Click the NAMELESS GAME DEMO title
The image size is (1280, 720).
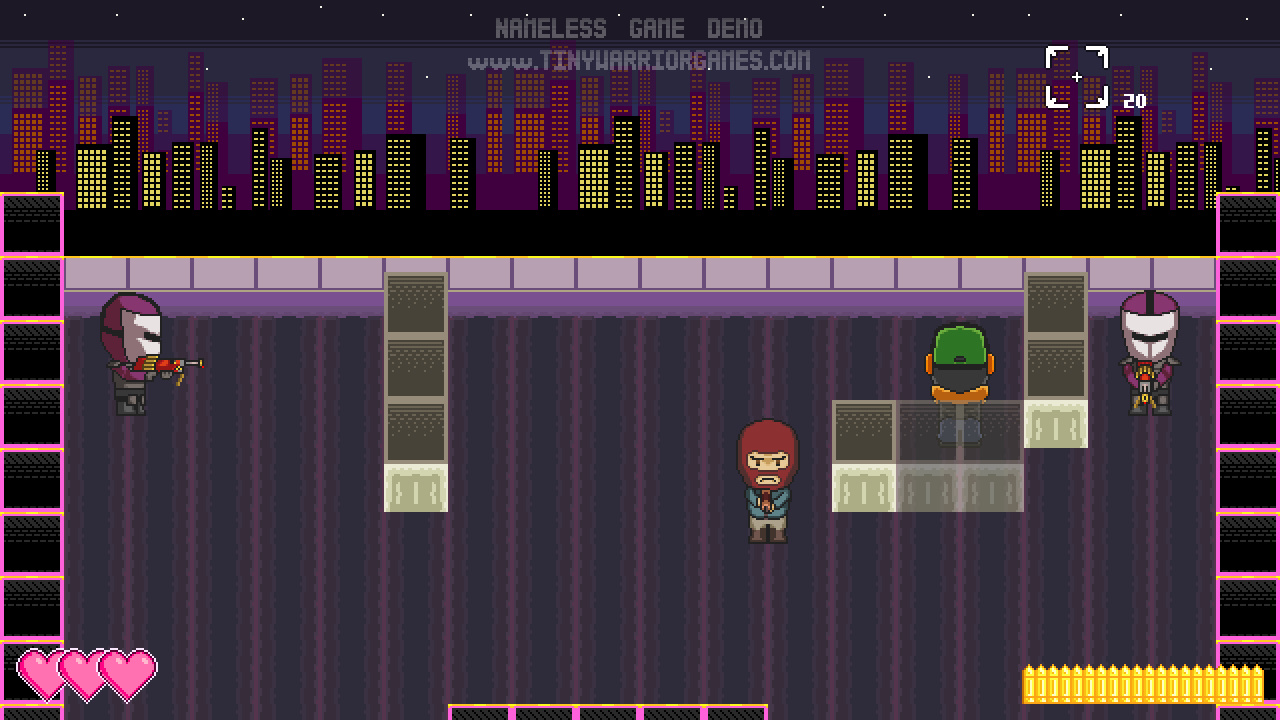[x=629, y=27]
